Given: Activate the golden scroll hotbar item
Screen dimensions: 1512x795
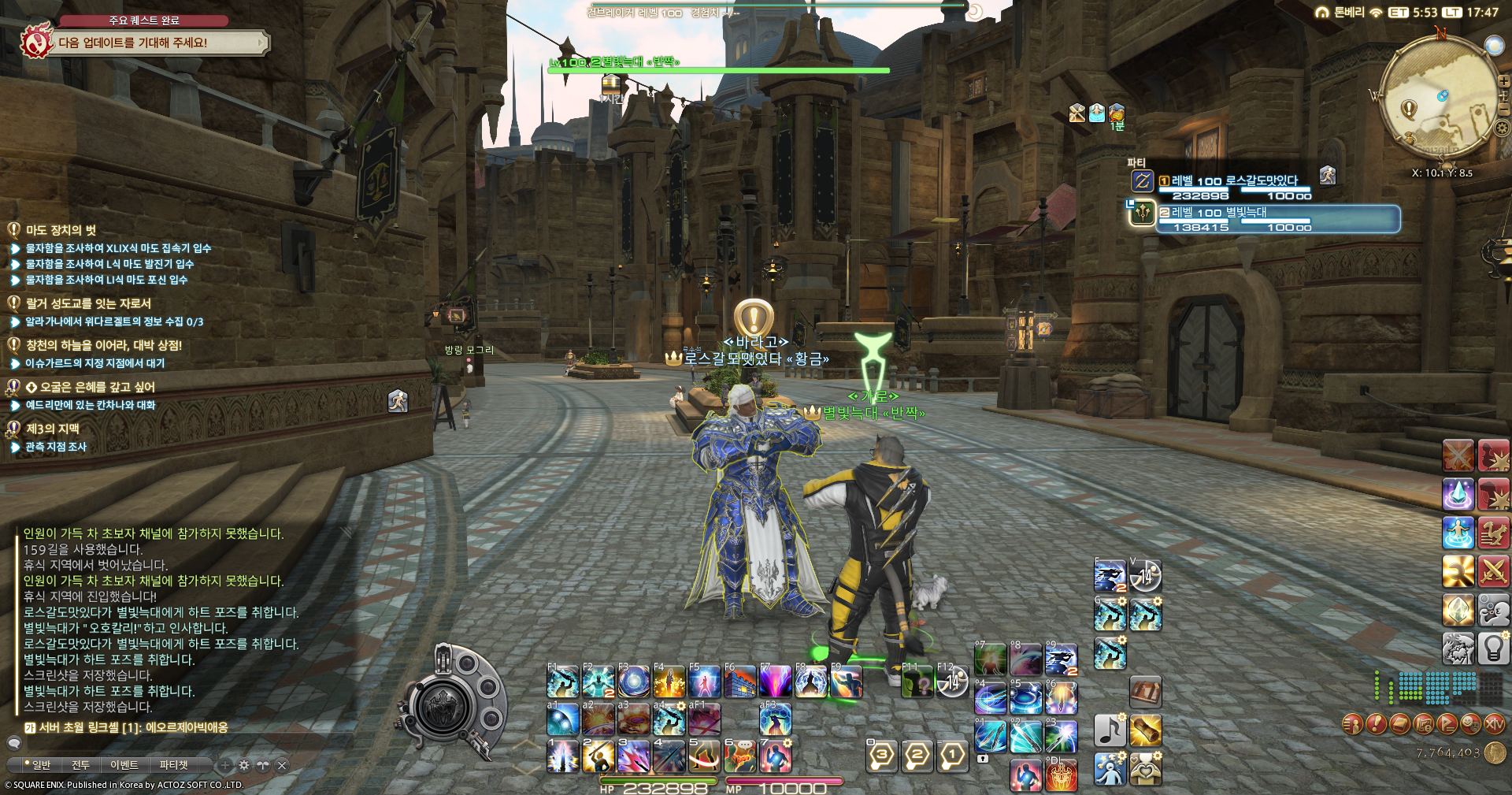Looking at the screenshot, I should 1146,730.
